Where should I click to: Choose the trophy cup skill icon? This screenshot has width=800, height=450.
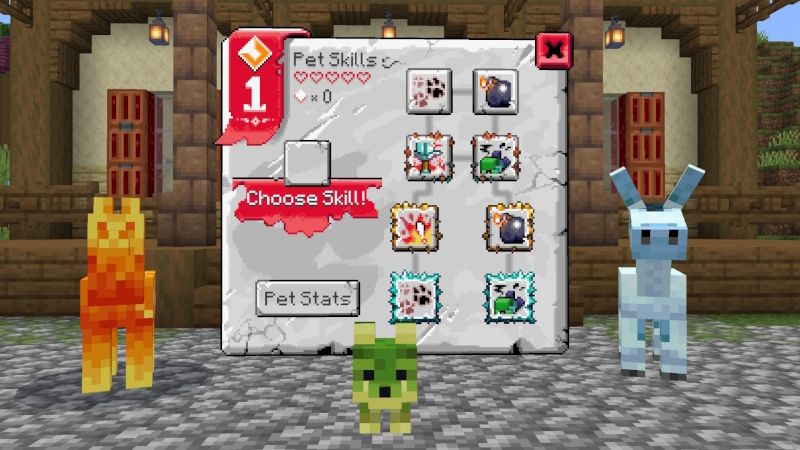(x=429, y=156)
